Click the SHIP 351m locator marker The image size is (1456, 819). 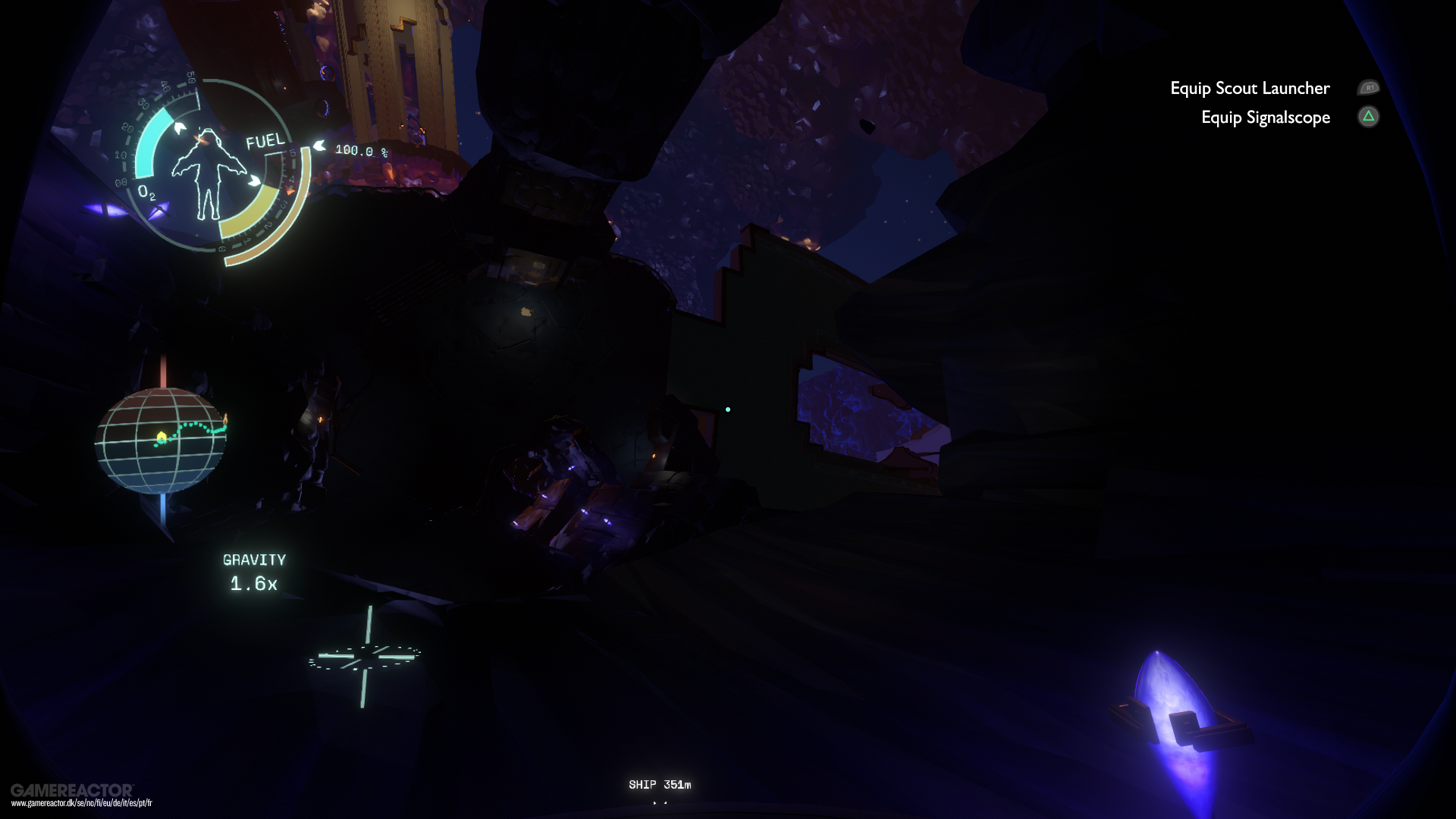pyautogui.click(x=660, y=785)
